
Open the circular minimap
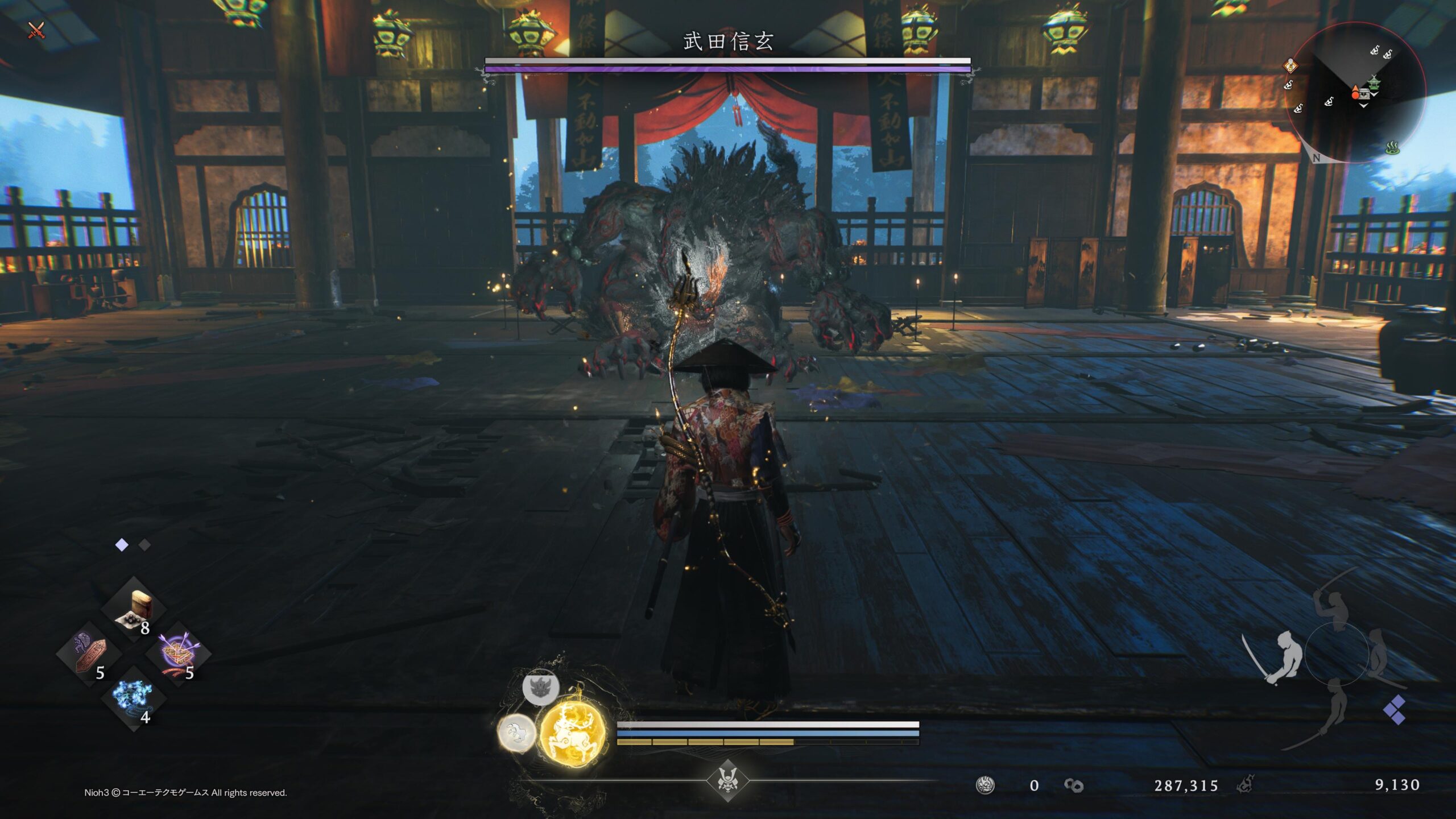pos(1355,92)
